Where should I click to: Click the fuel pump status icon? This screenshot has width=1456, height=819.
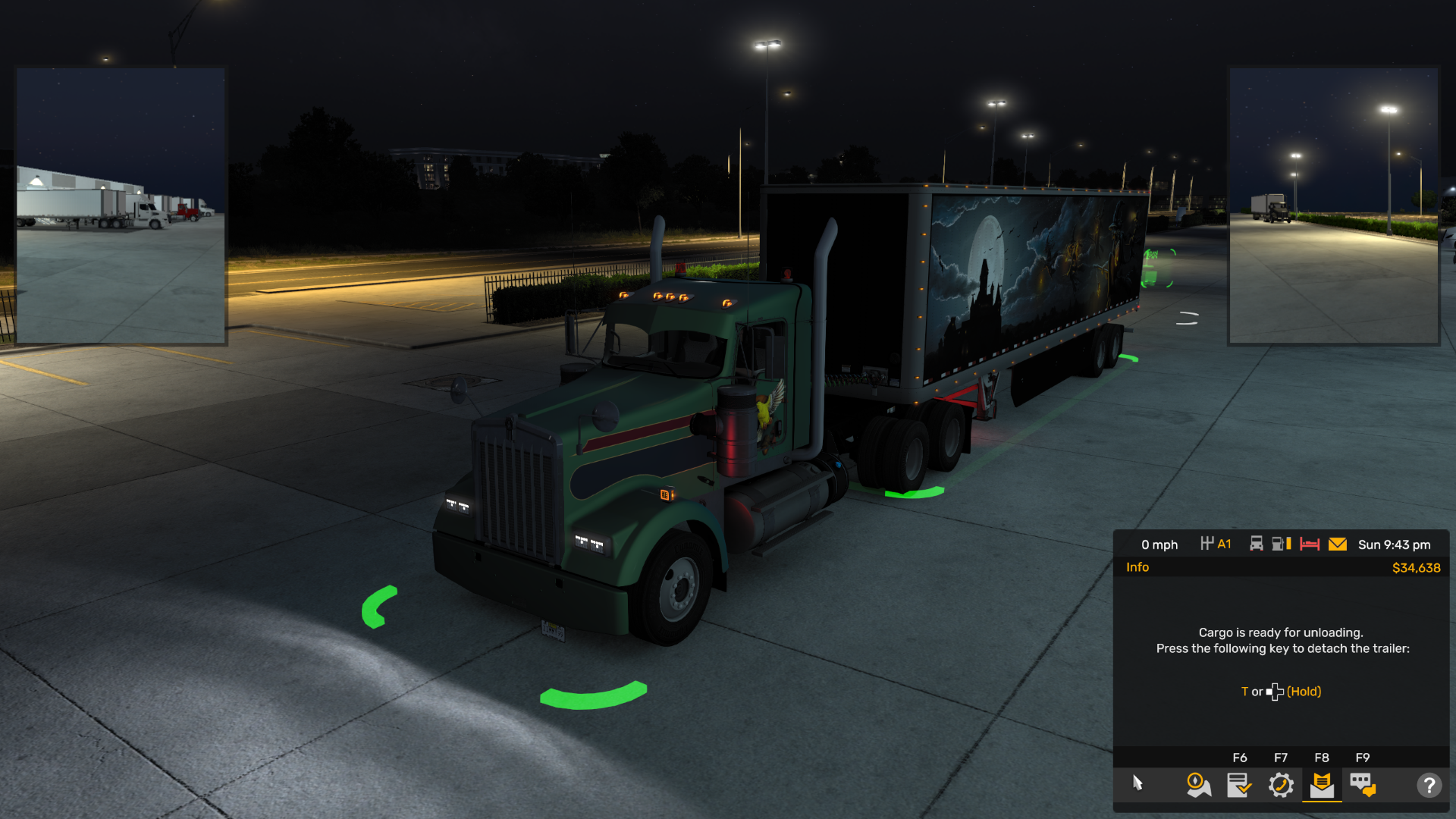pyautogui.click(x=1281, y=544)
